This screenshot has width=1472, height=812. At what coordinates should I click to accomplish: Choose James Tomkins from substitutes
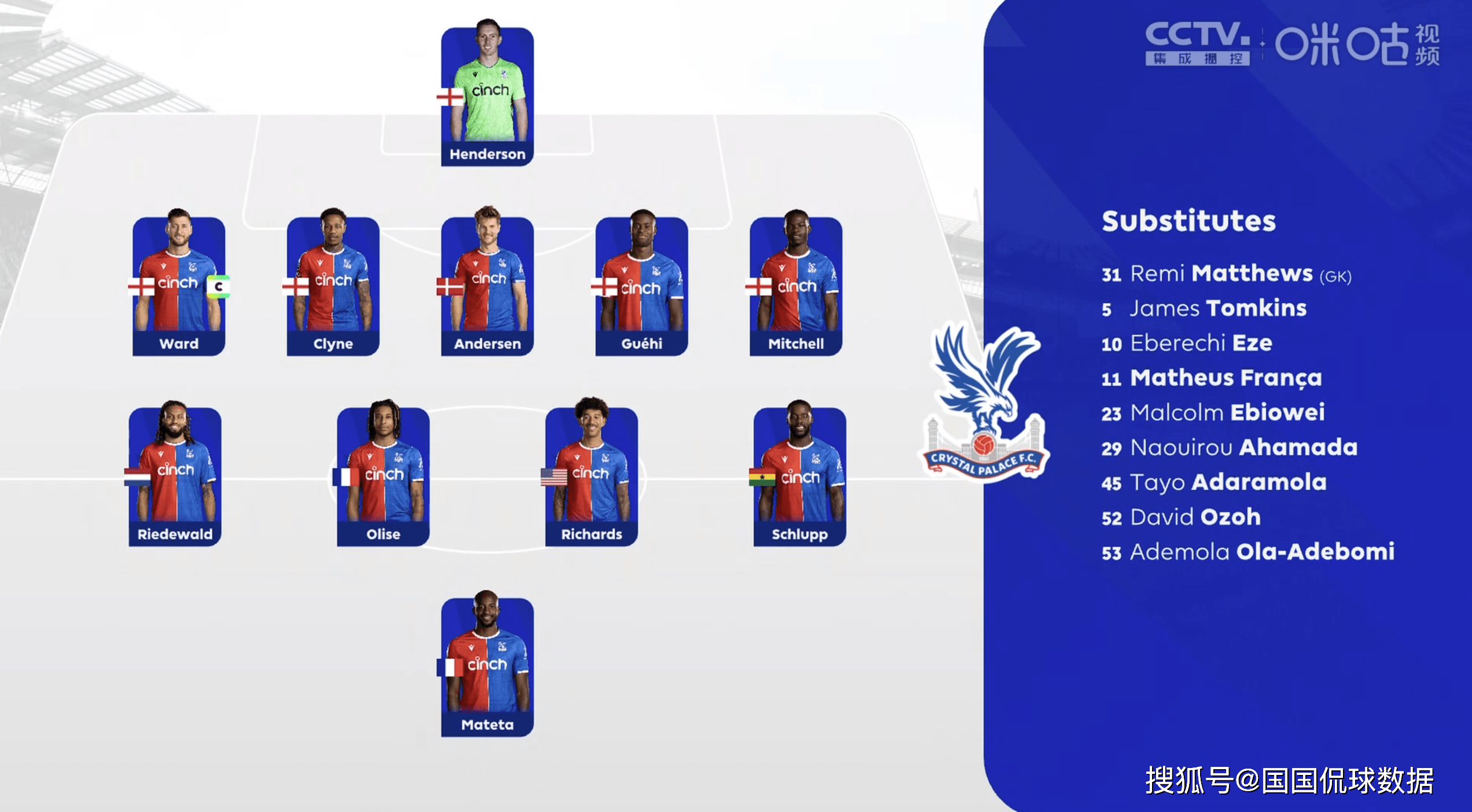[x=1204, y=309]
